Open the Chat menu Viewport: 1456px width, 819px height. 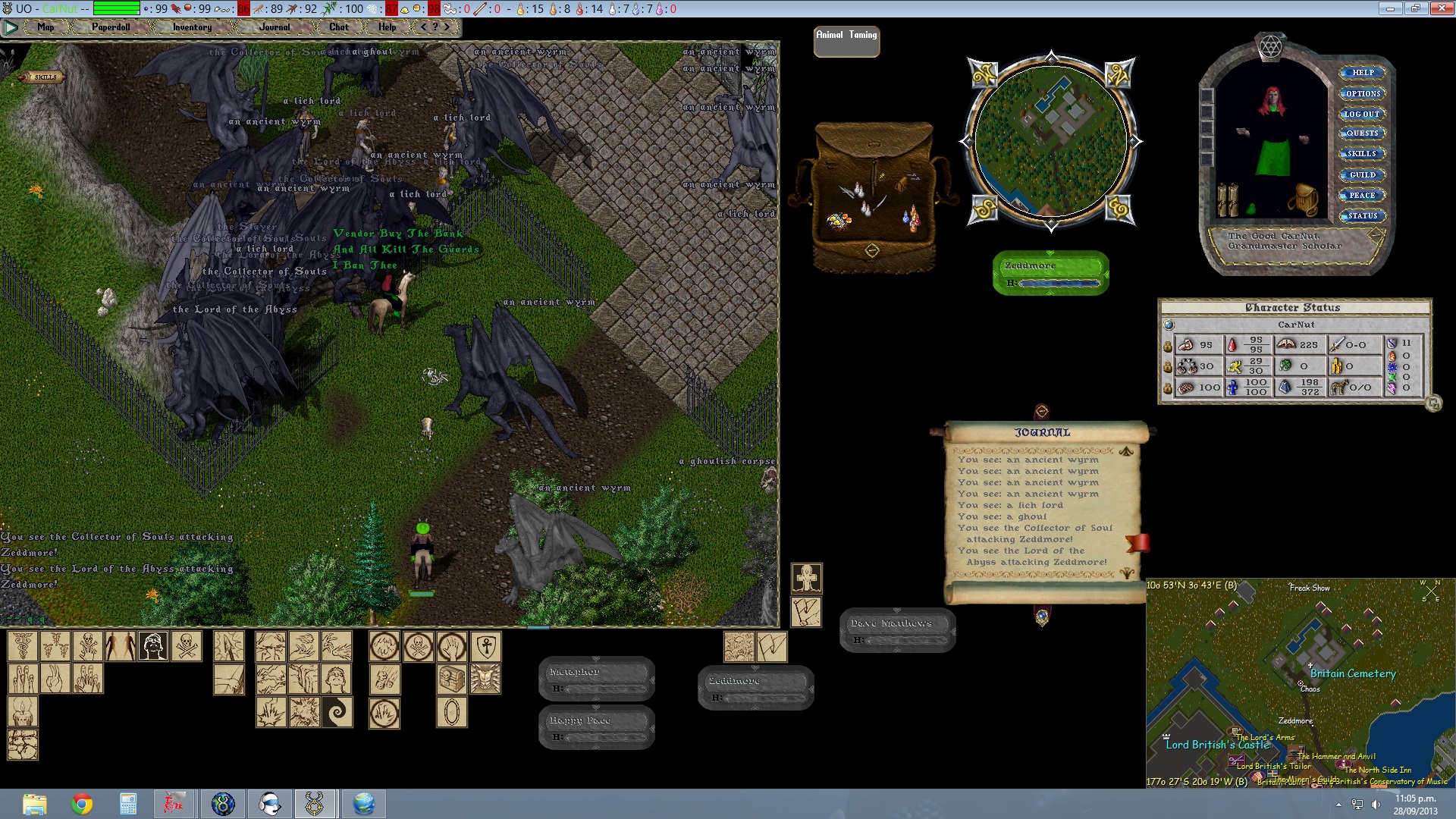pos(339,27)
